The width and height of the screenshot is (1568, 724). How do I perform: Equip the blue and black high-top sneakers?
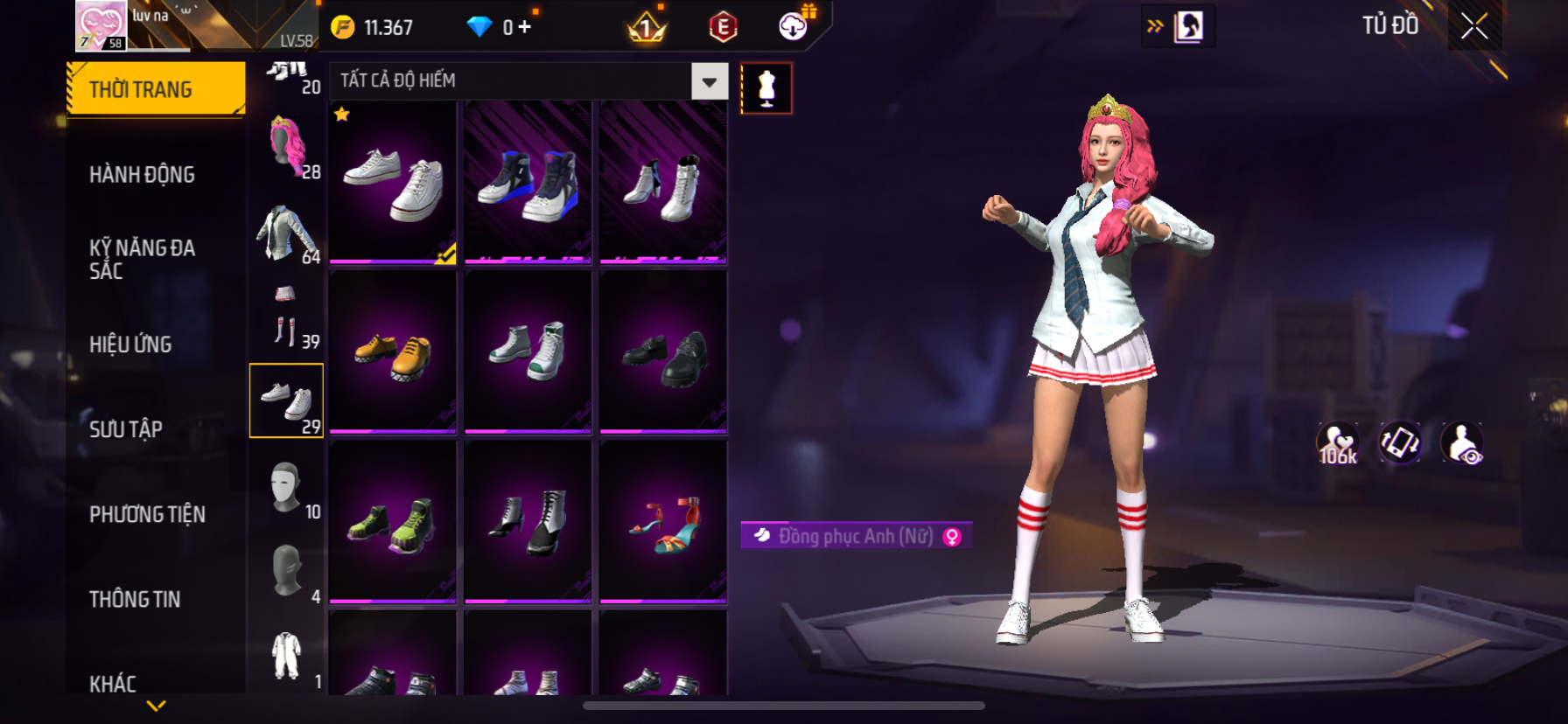tap(528, 182)
